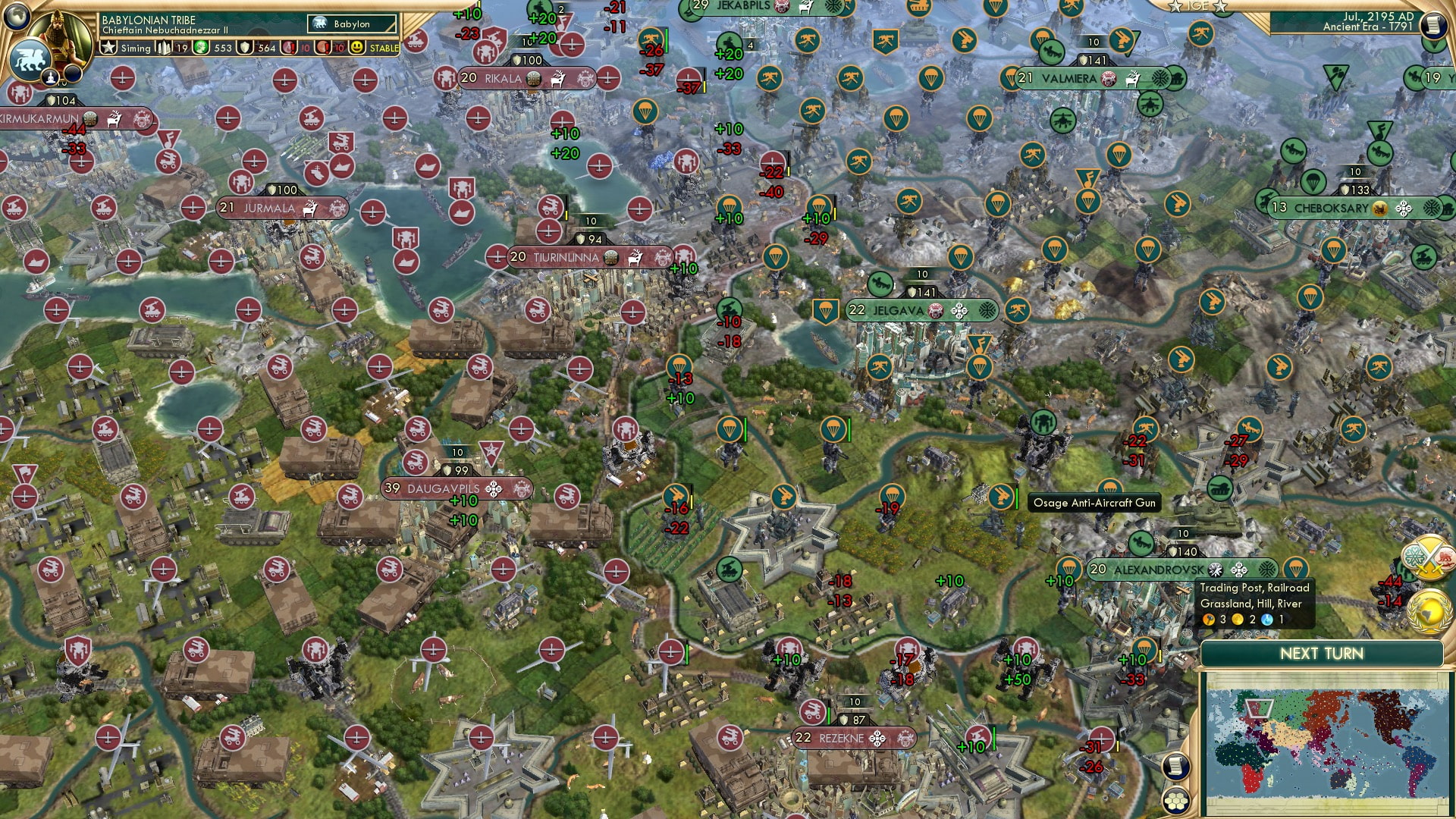The image size is (1456, 819).
Task: Open the Social Policies screen via winged lion emblem
Action: tap(30, 61)
